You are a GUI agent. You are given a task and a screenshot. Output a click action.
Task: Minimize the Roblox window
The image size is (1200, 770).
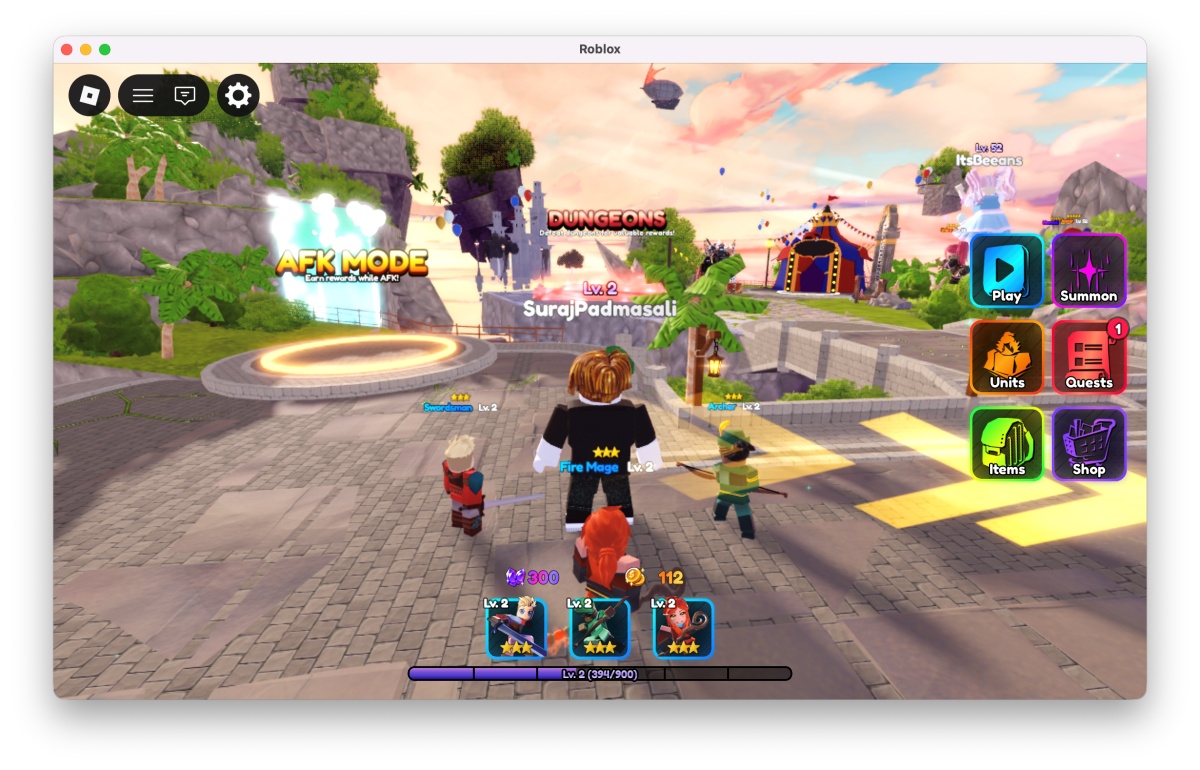[x=86, y=50]
